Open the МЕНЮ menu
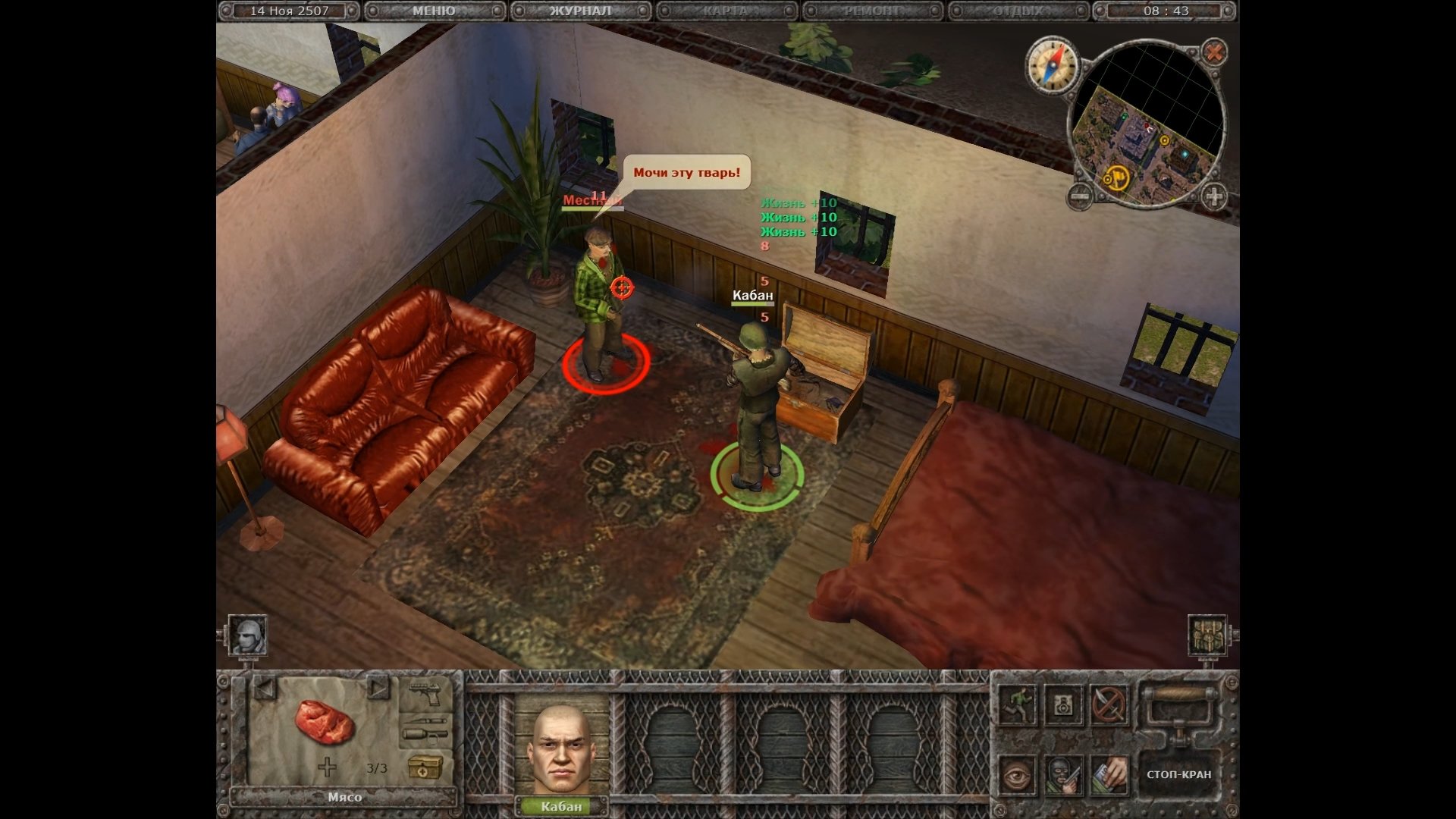Viewport: 1456px width, 819px height. 434,11
